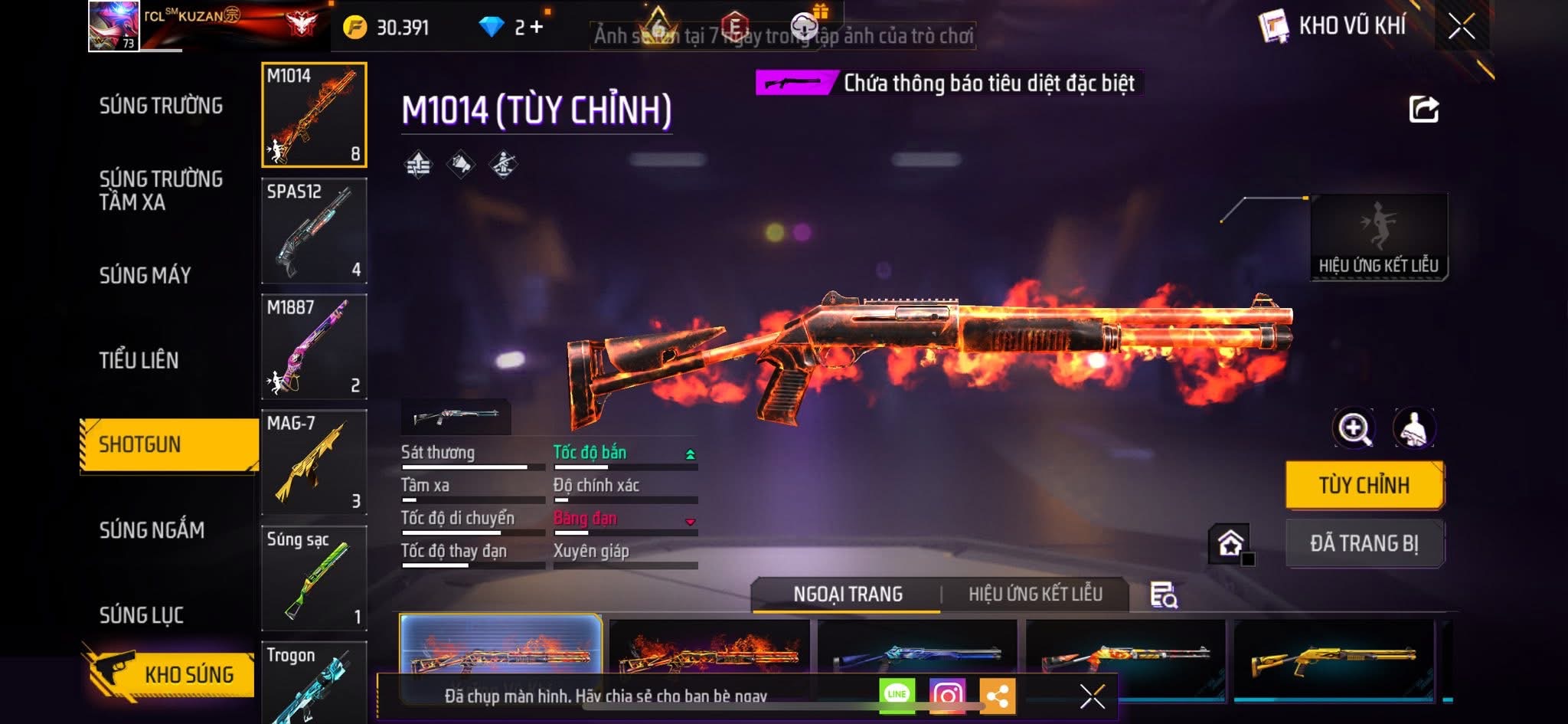Image resolution: width=1568 pixels, height=724 pixels.
Task: Choose the M1887 weapon tile
Action: 314,346
